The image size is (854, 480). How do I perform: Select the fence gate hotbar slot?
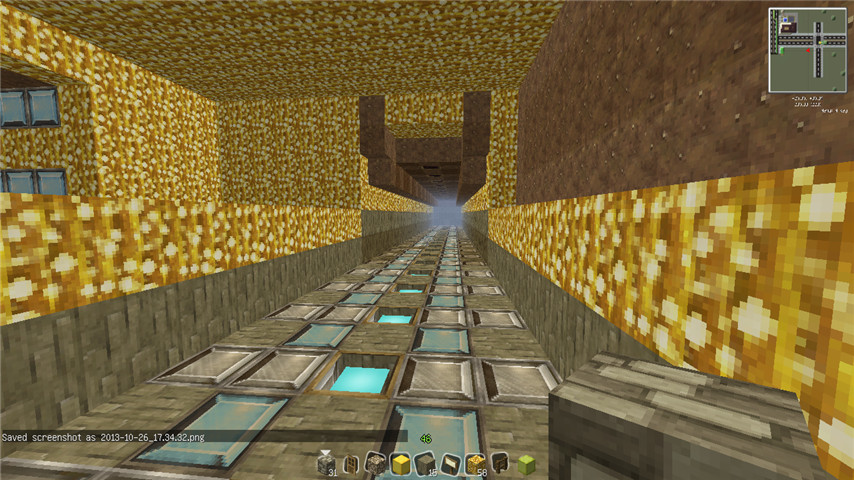point(500,462)
